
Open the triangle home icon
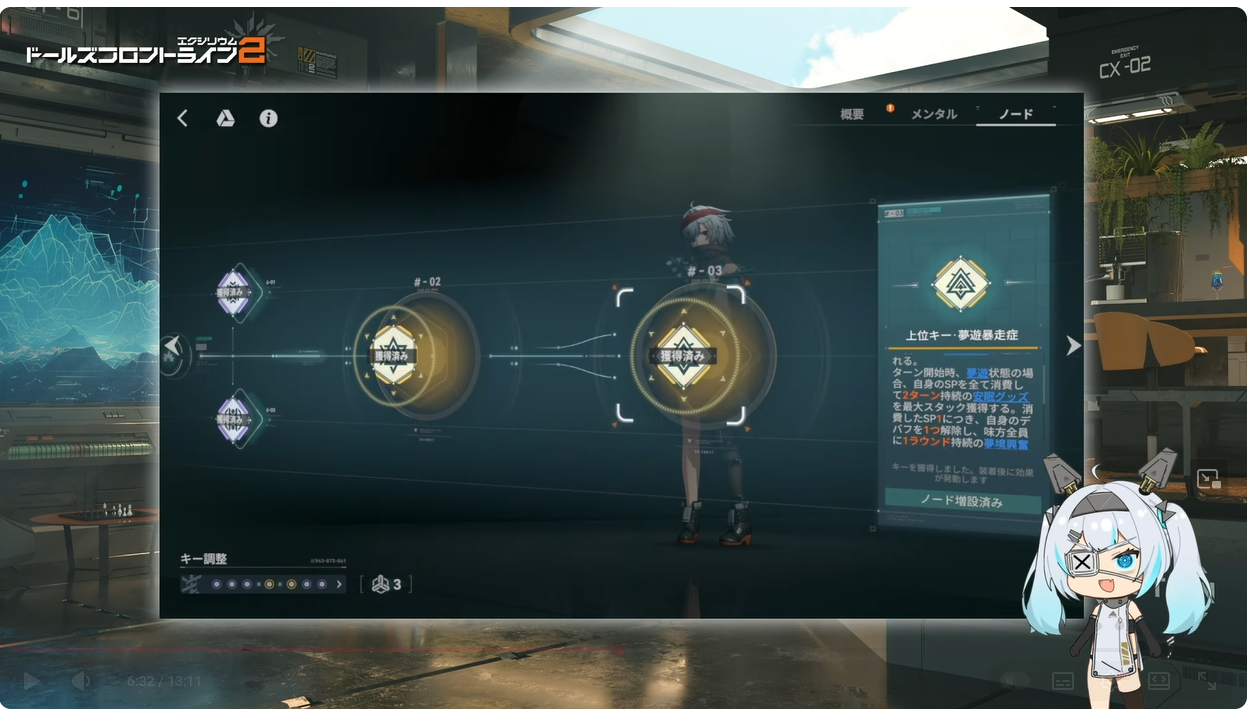[226, 118]
